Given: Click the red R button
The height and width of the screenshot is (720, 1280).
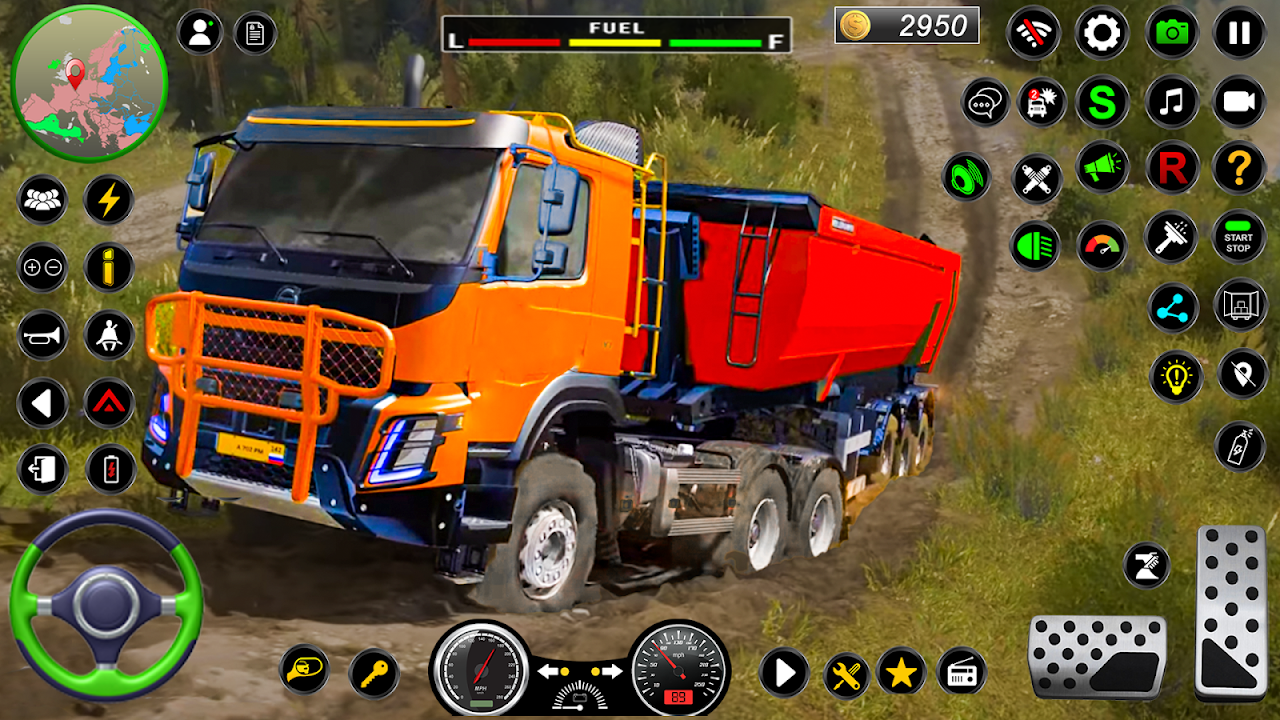Looking at the screenshot, I should click(x=1171, y=167).
